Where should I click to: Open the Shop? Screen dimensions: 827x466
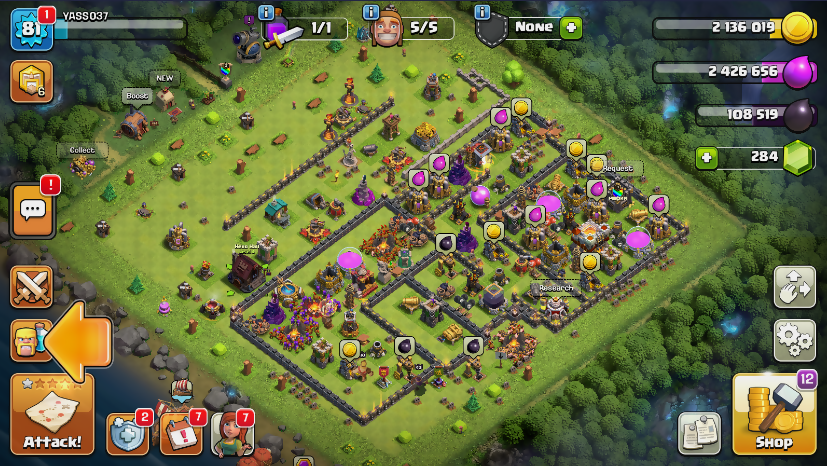(773, 414)
